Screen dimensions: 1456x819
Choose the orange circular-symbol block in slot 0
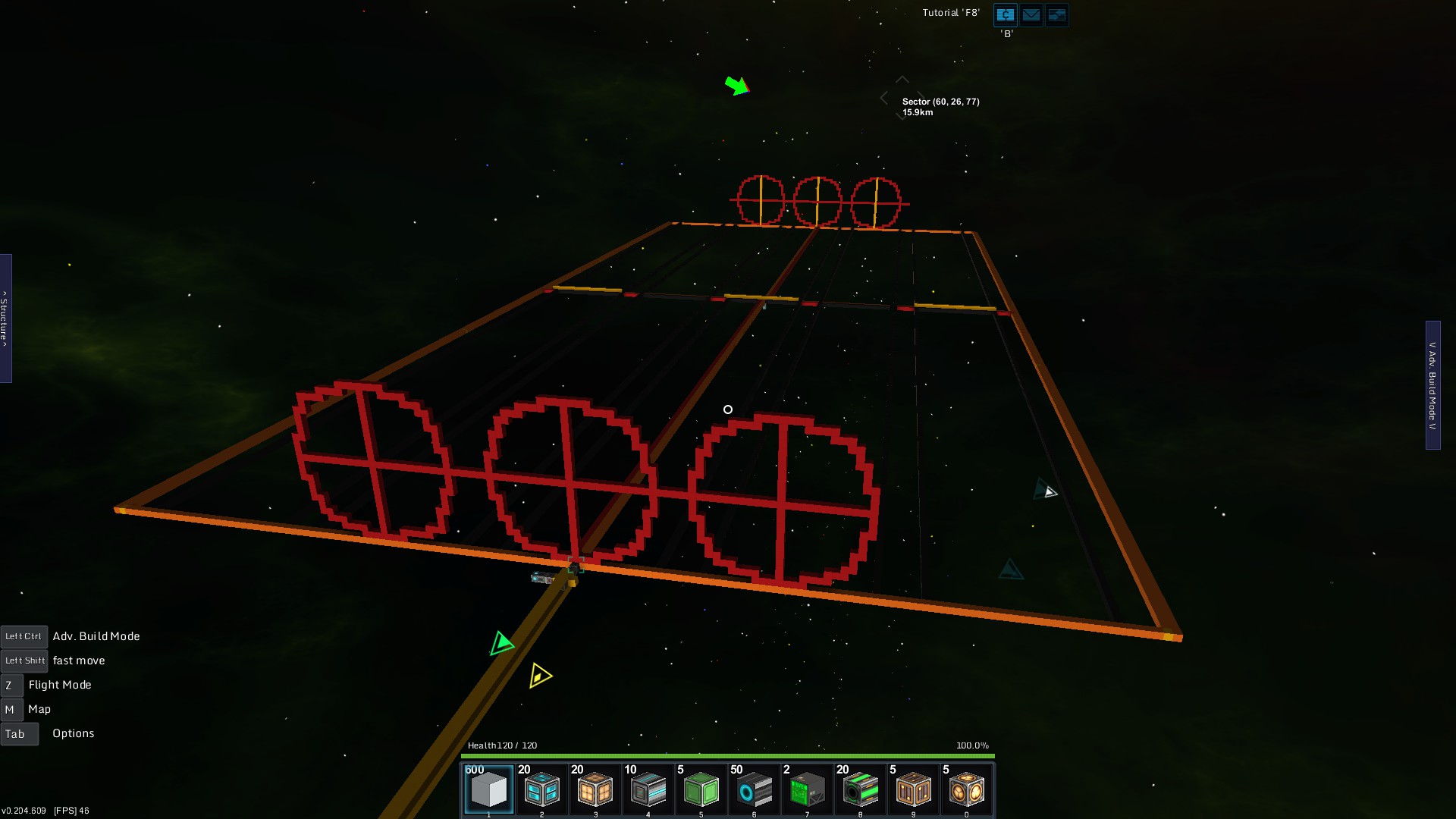coord(966,789)
